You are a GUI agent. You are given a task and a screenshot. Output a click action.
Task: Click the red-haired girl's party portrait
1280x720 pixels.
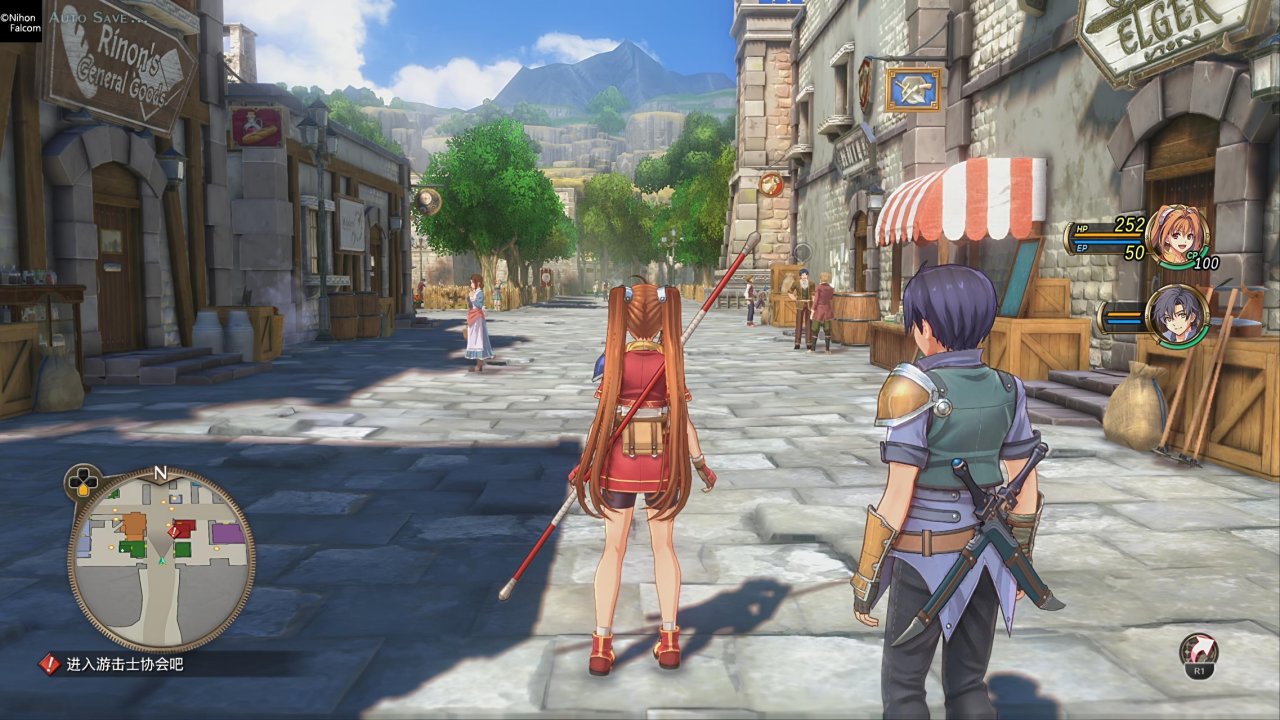[1177, 236]
